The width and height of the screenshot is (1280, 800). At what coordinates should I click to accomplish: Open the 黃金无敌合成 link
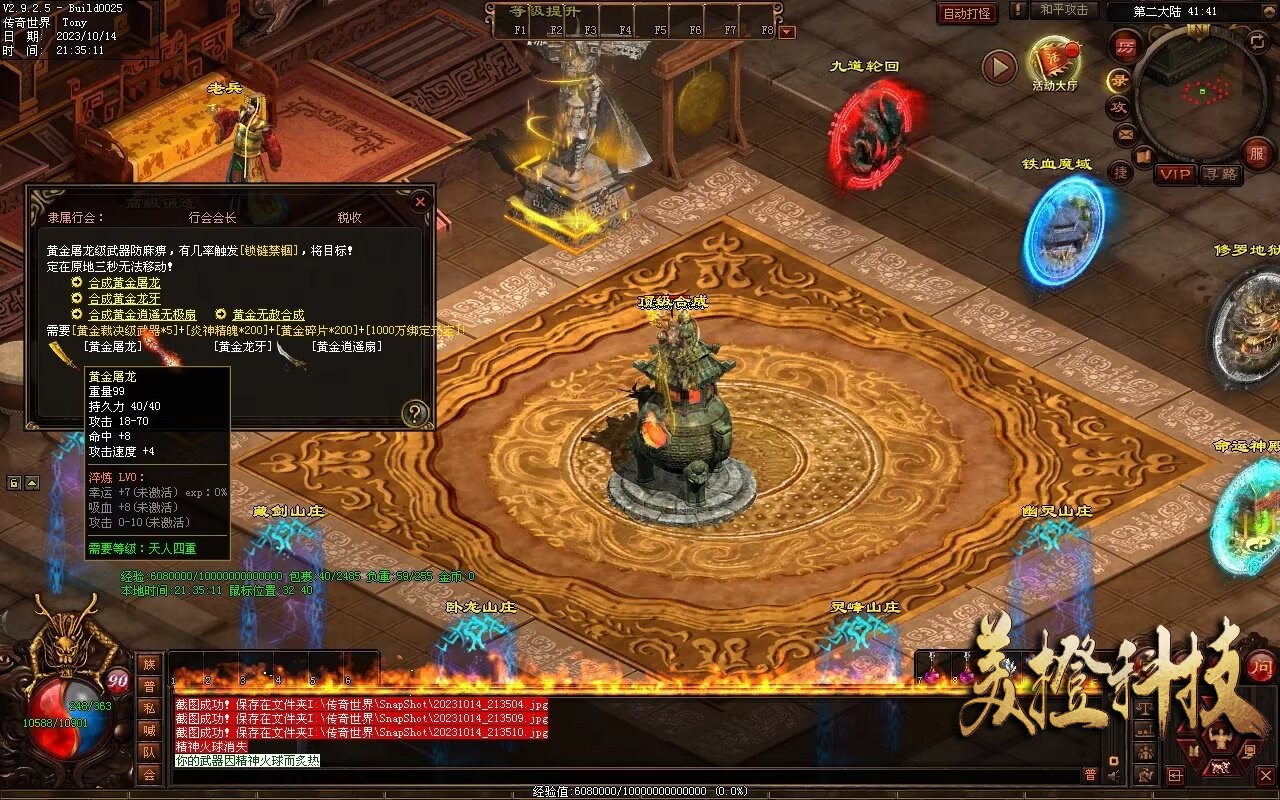pos(268,315)
